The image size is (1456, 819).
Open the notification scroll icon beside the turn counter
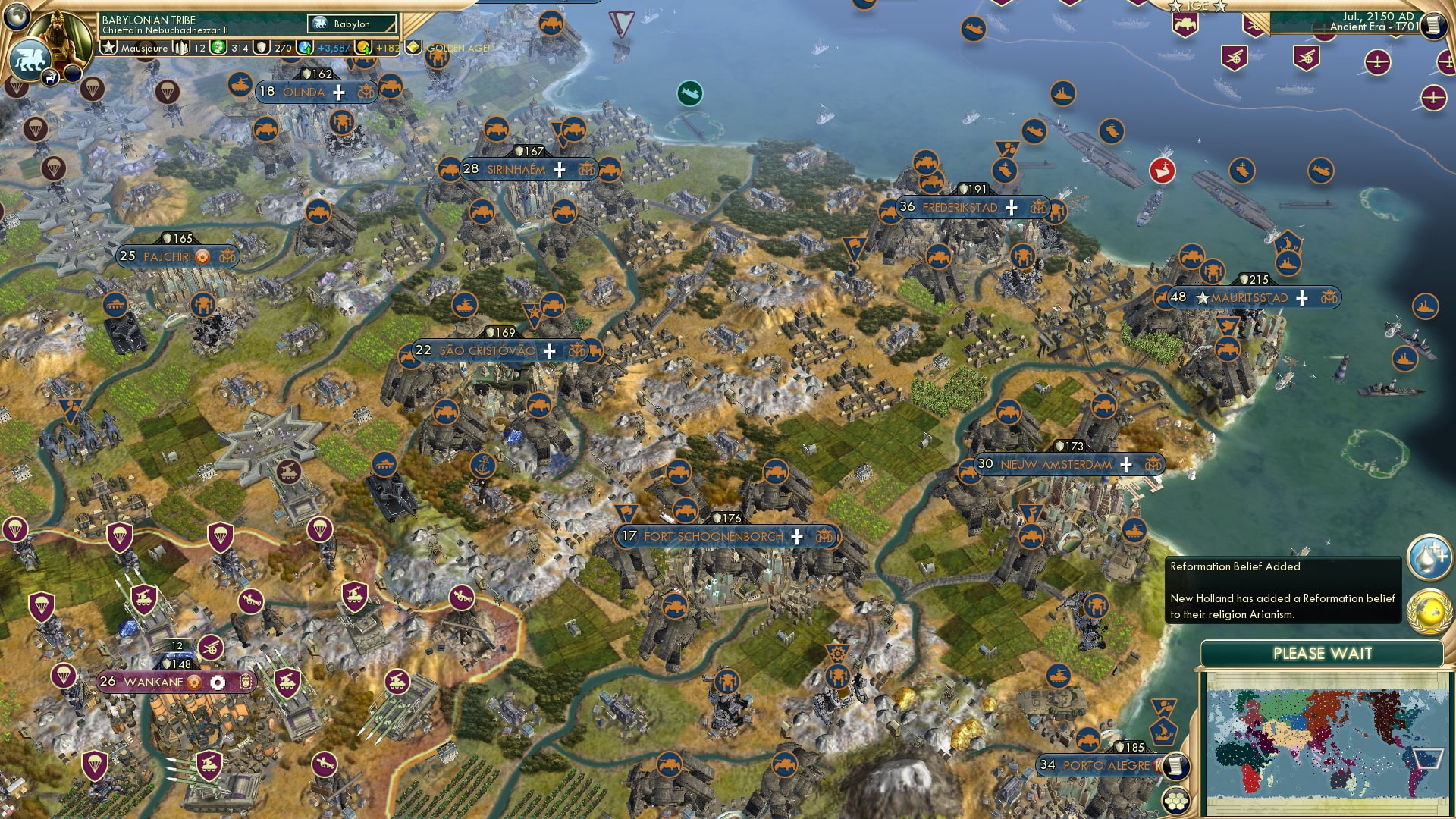point(1433,25)
